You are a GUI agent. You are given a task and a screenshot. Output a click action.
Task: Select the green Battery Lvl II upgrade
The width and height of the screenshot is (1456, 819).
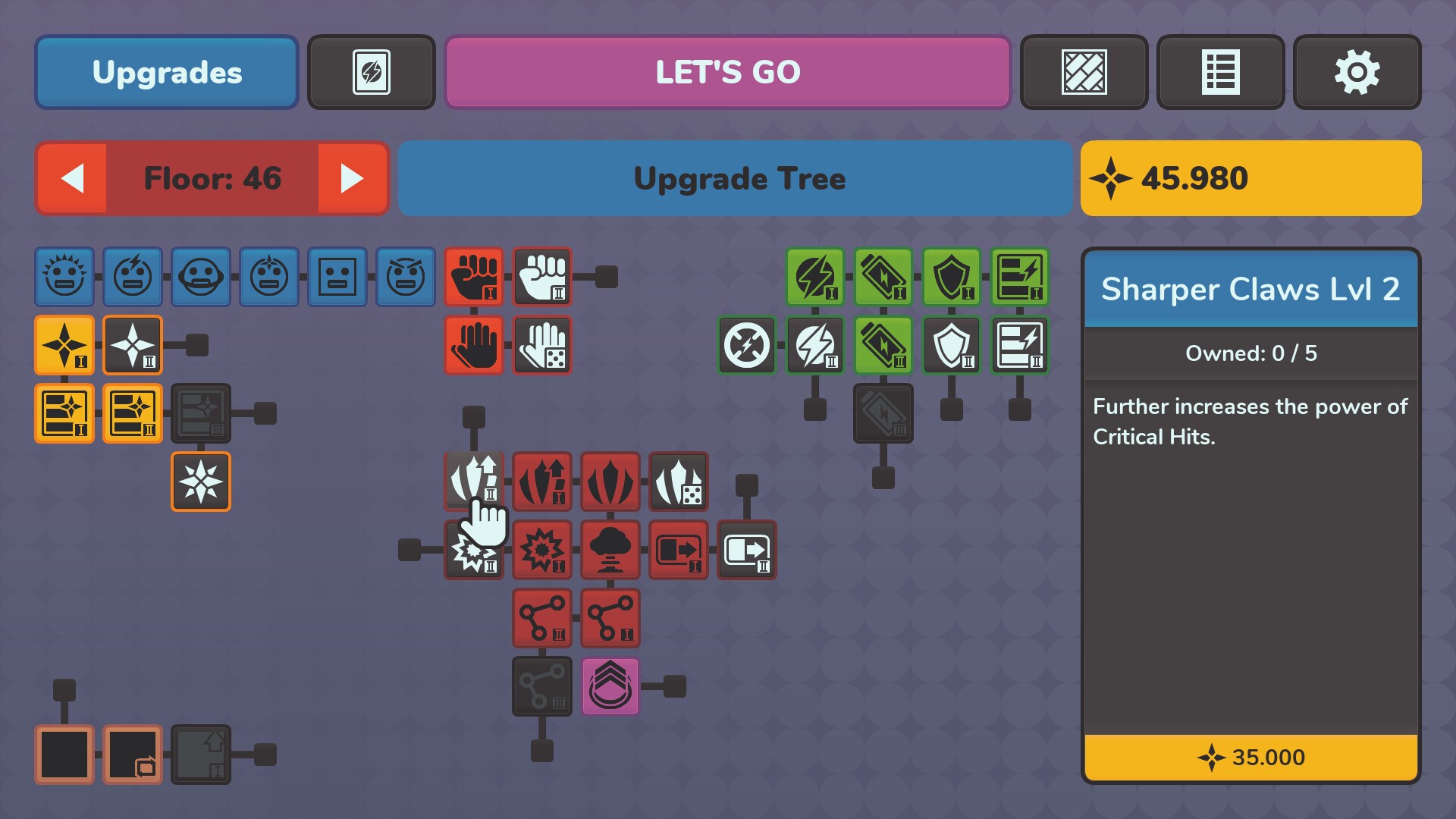coord(883,345)
